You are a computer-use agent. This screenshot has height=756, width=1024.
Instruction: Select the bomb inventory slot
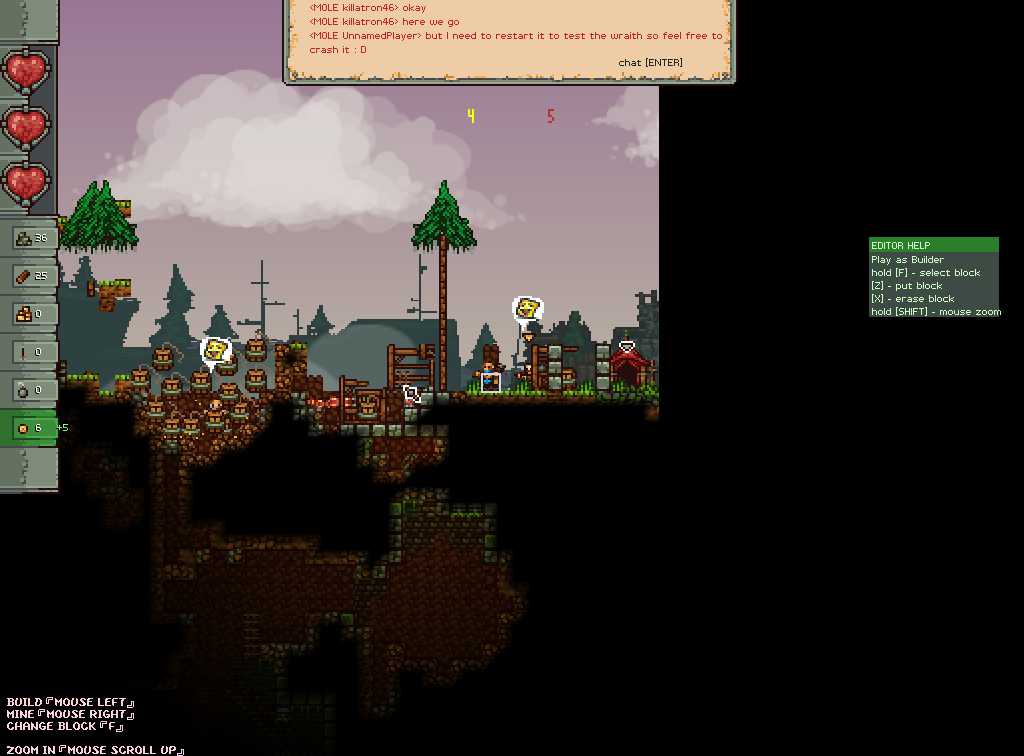pos(30,389)
